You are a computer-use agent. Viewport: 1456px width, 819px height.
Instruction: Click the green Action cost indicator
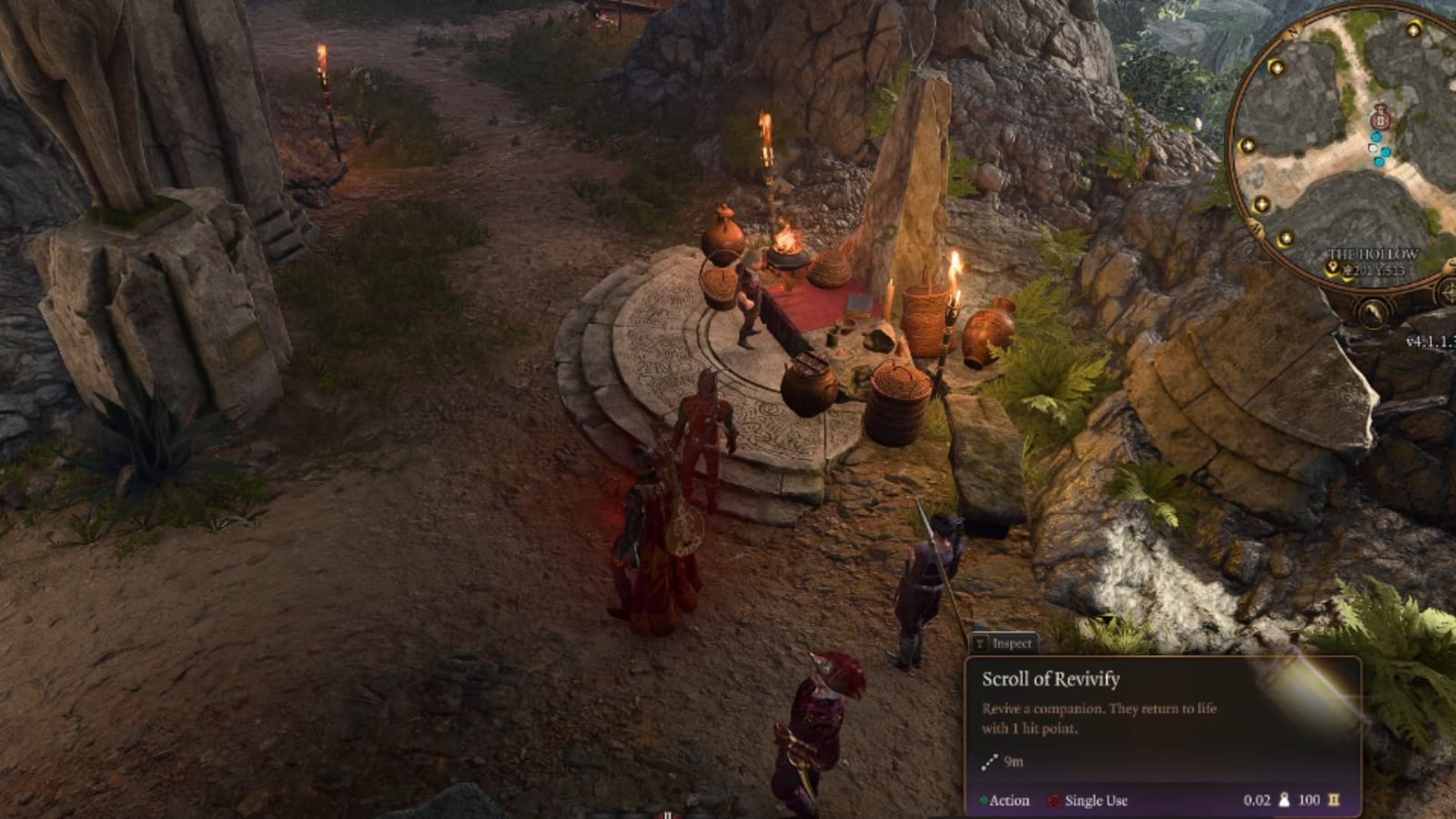coord(986,799)
